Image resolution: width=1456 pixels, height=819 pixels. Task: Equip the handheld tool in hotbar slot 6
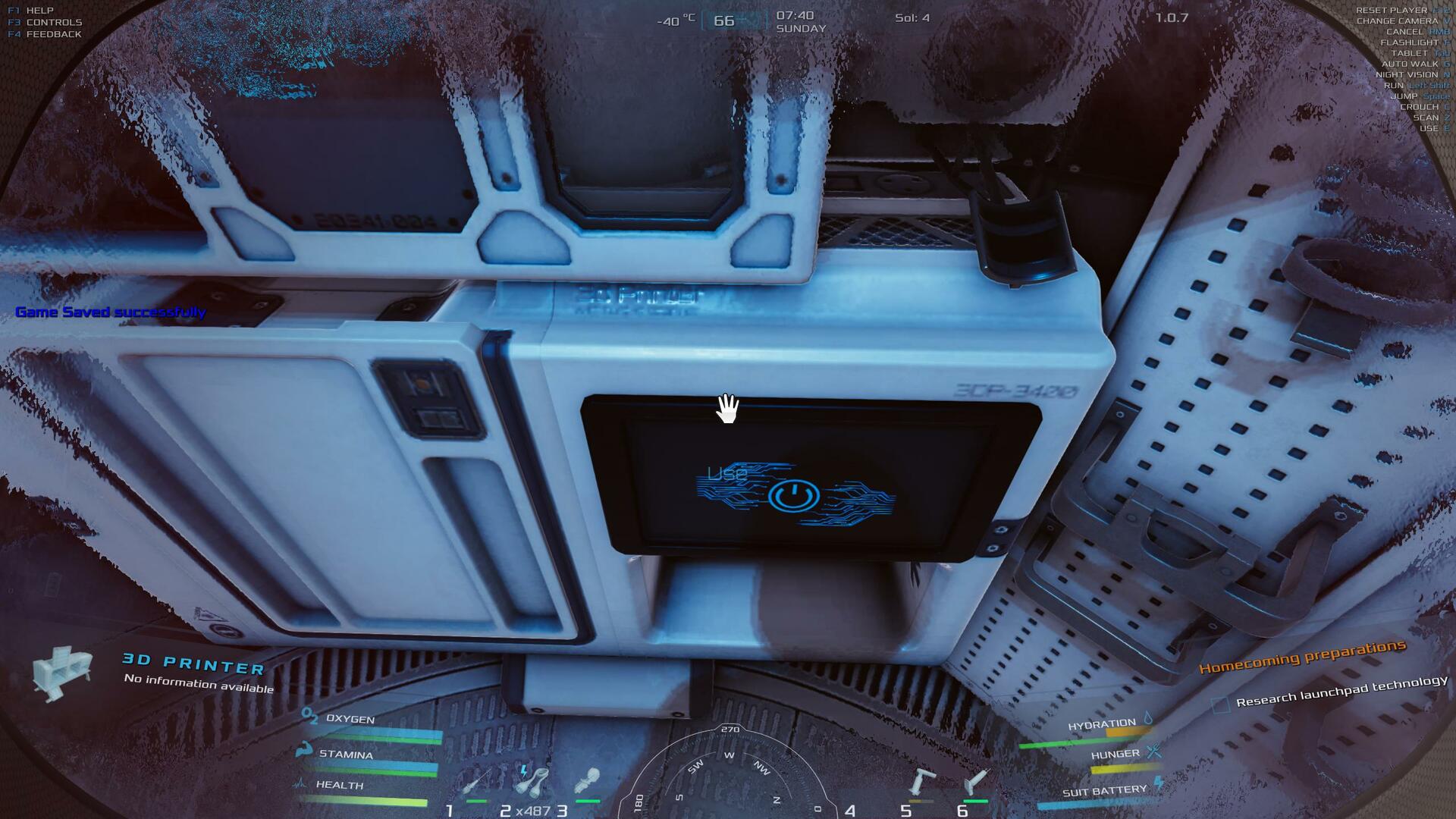click(976, 781)
